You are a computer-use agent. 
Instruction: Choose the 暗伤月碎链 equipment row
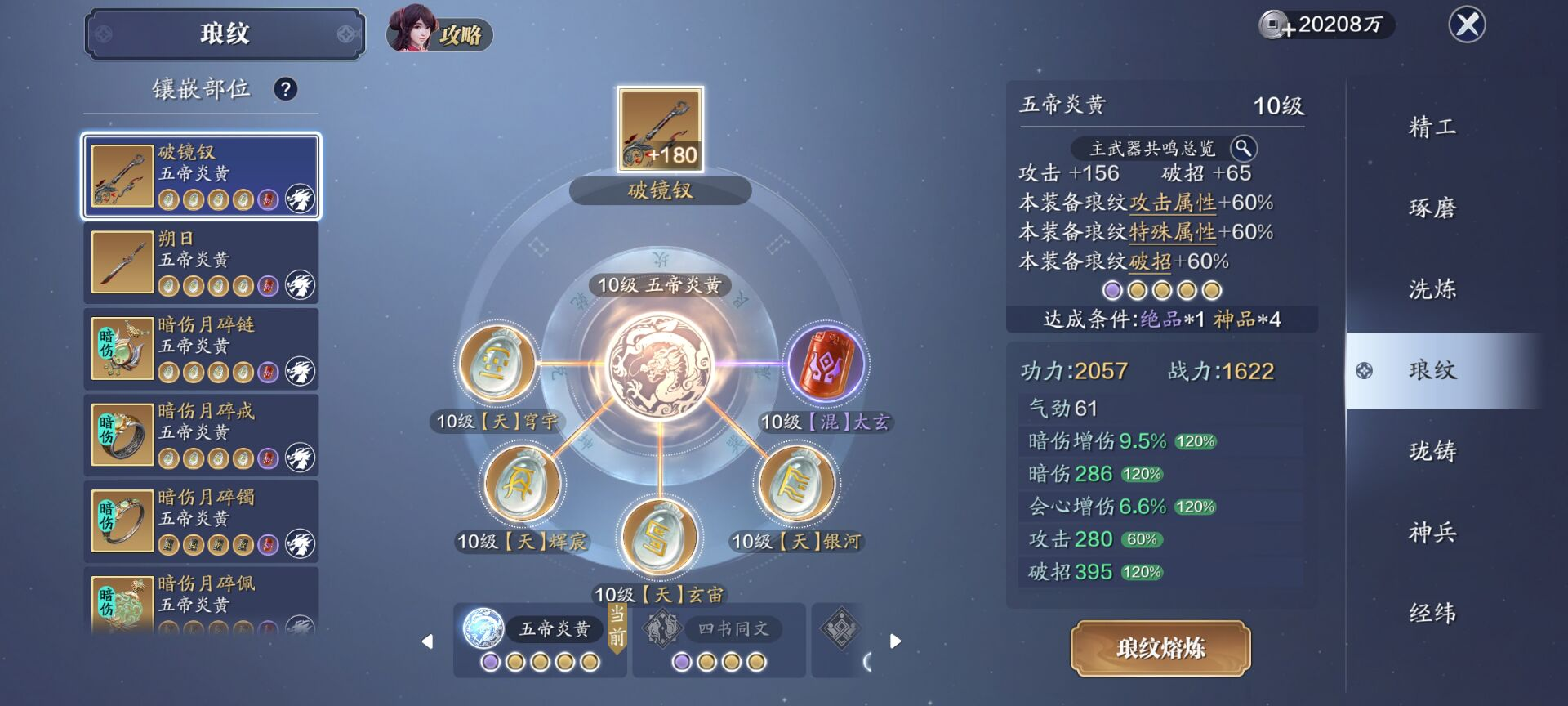point(201,349)
